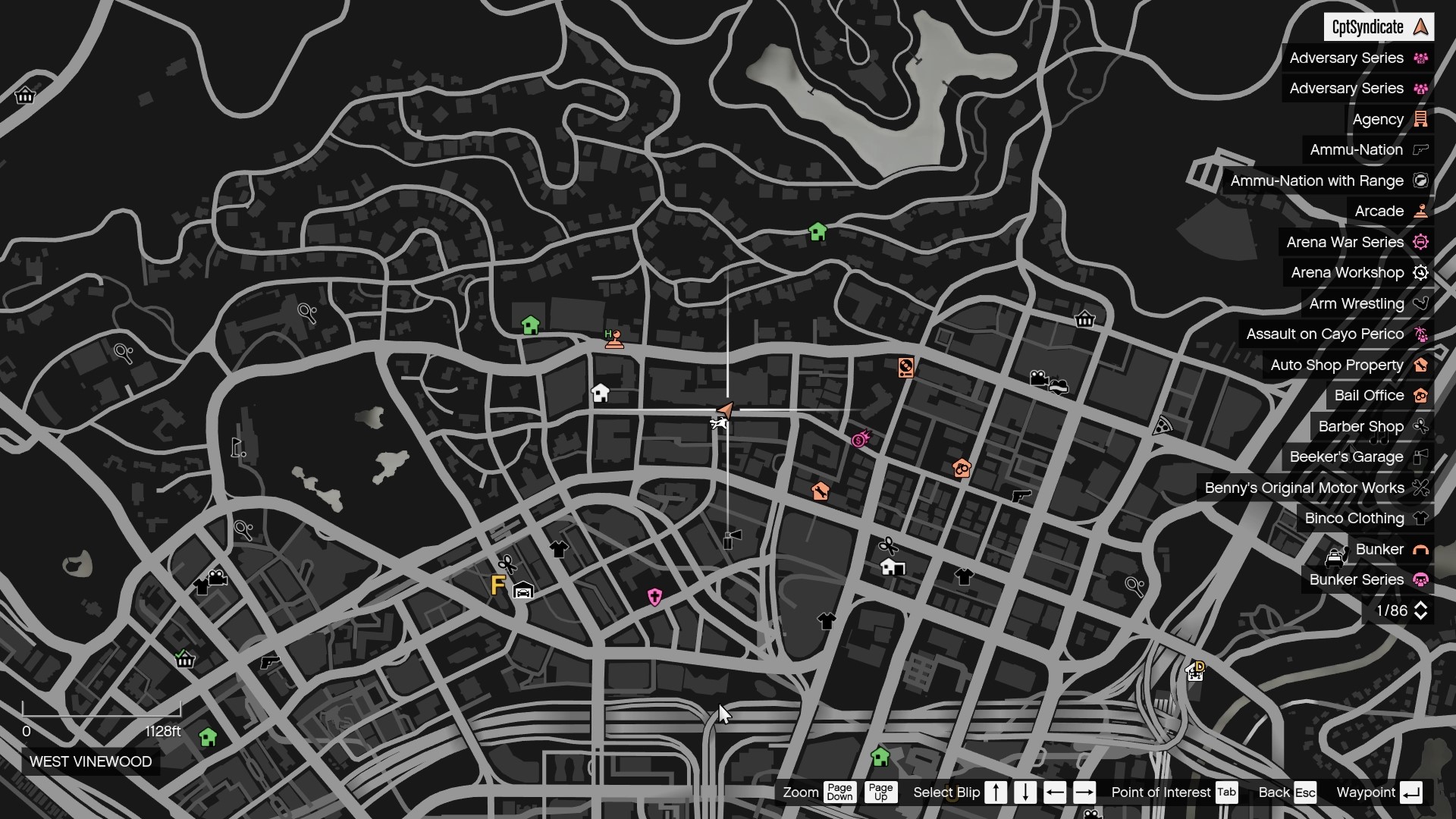Select the orange auto shop blip
The height and width of the screenshot is (819, 1456).
(x=822, y=491)
